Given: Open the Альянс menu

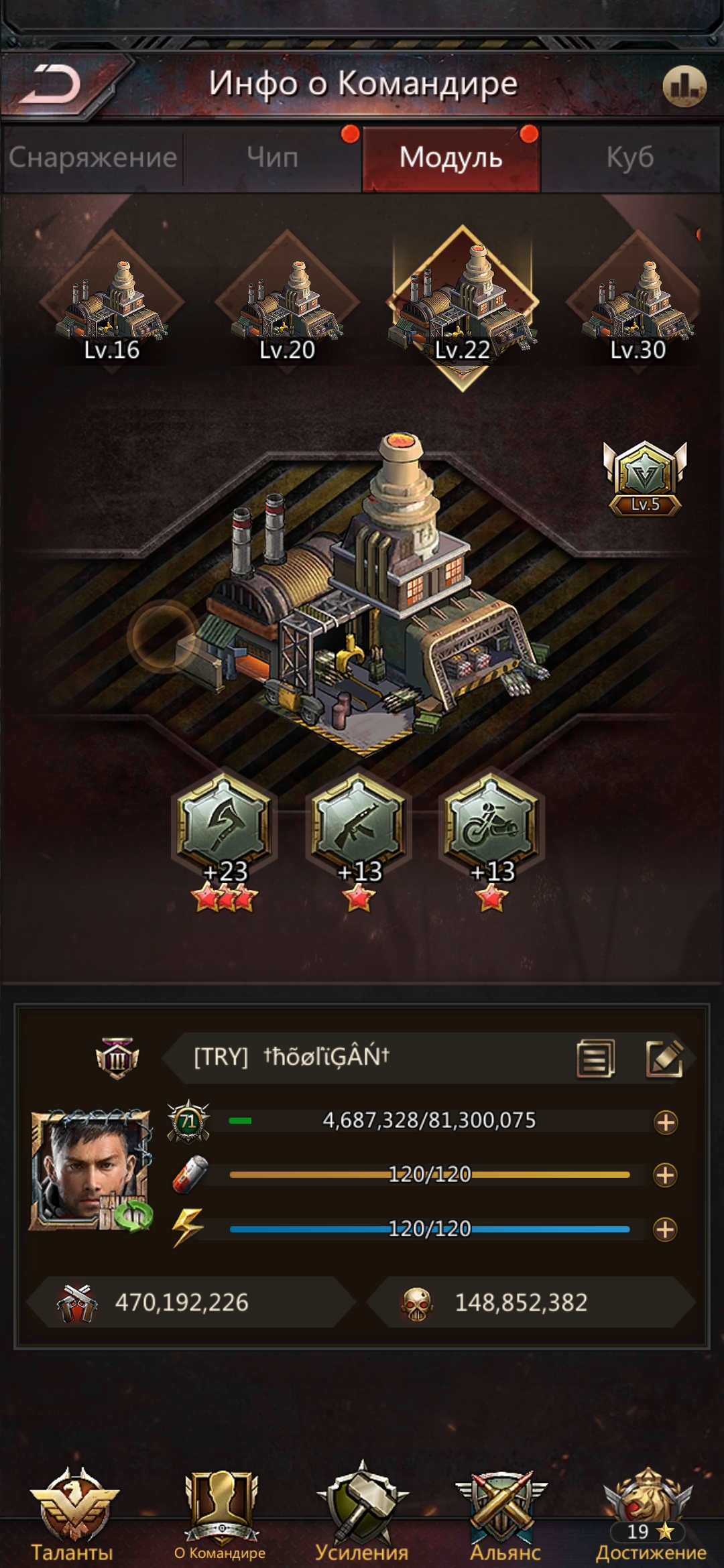Looking at the screenshot, I should pos(505,1514).
